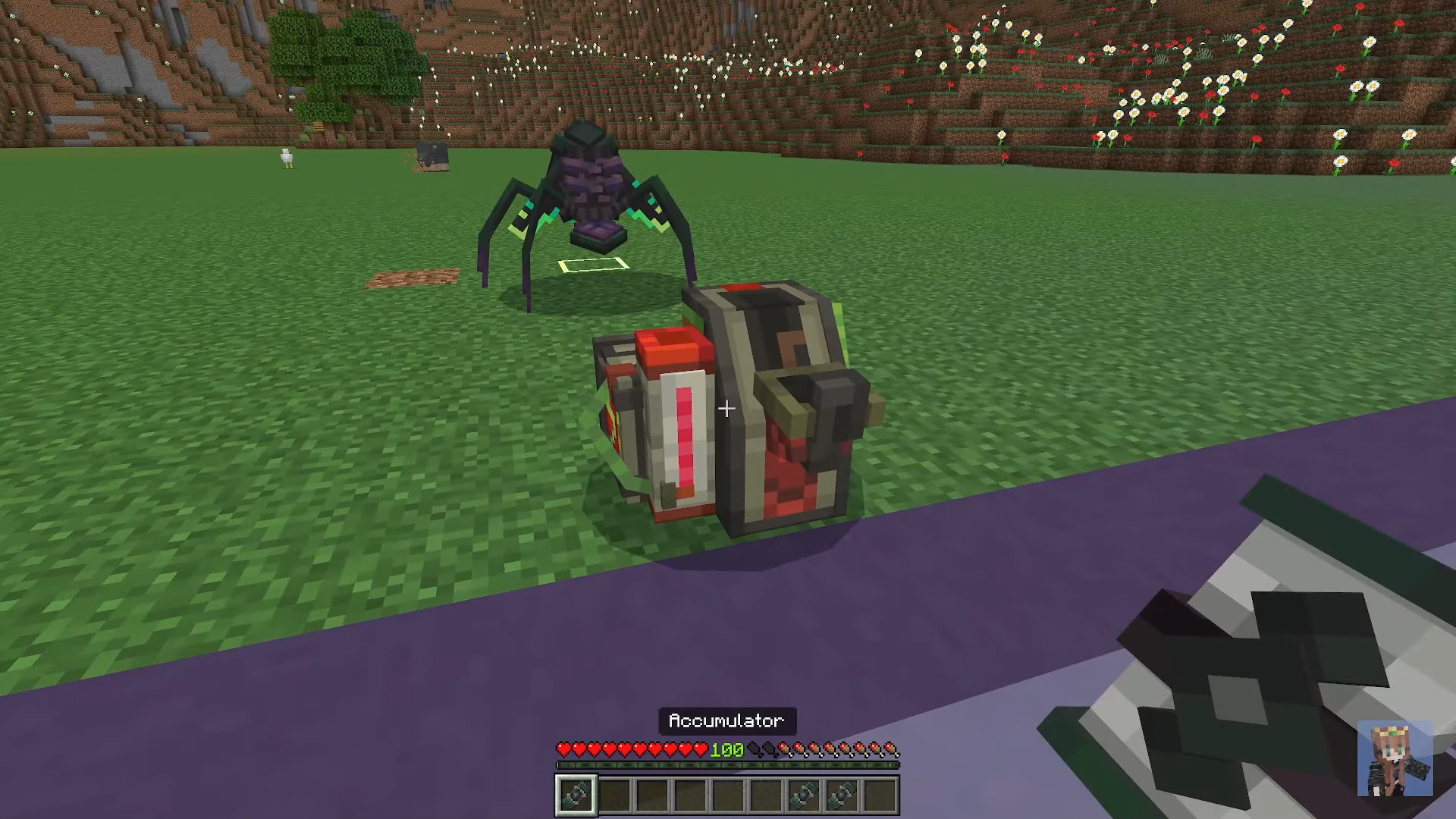Click the grapple item in hotbar slot eight
1456x819 pixels.
point(841,793)
